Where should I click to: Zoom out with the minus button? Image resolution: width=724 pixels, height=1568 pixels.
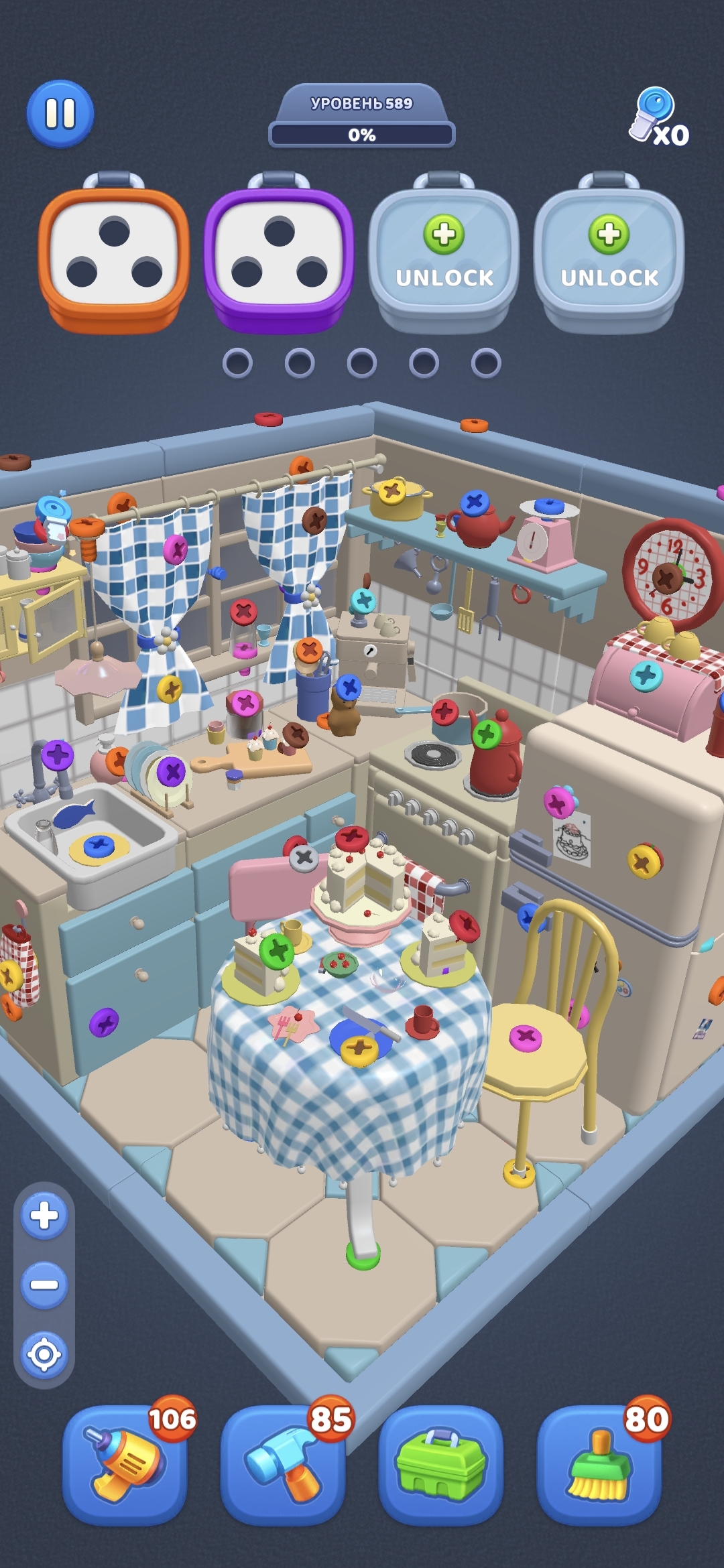(44, 1285)
